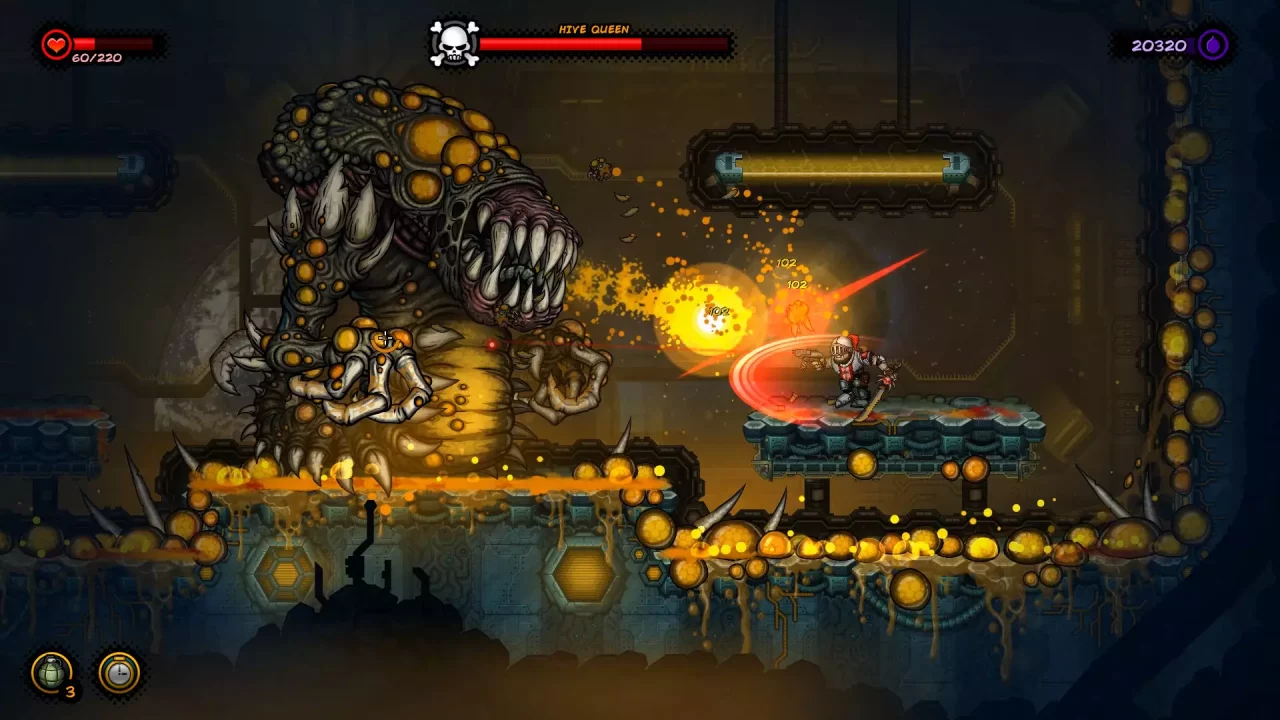Select the glowing fireball projectile
Screen dimensions: 1280x720
click(707, 316)
